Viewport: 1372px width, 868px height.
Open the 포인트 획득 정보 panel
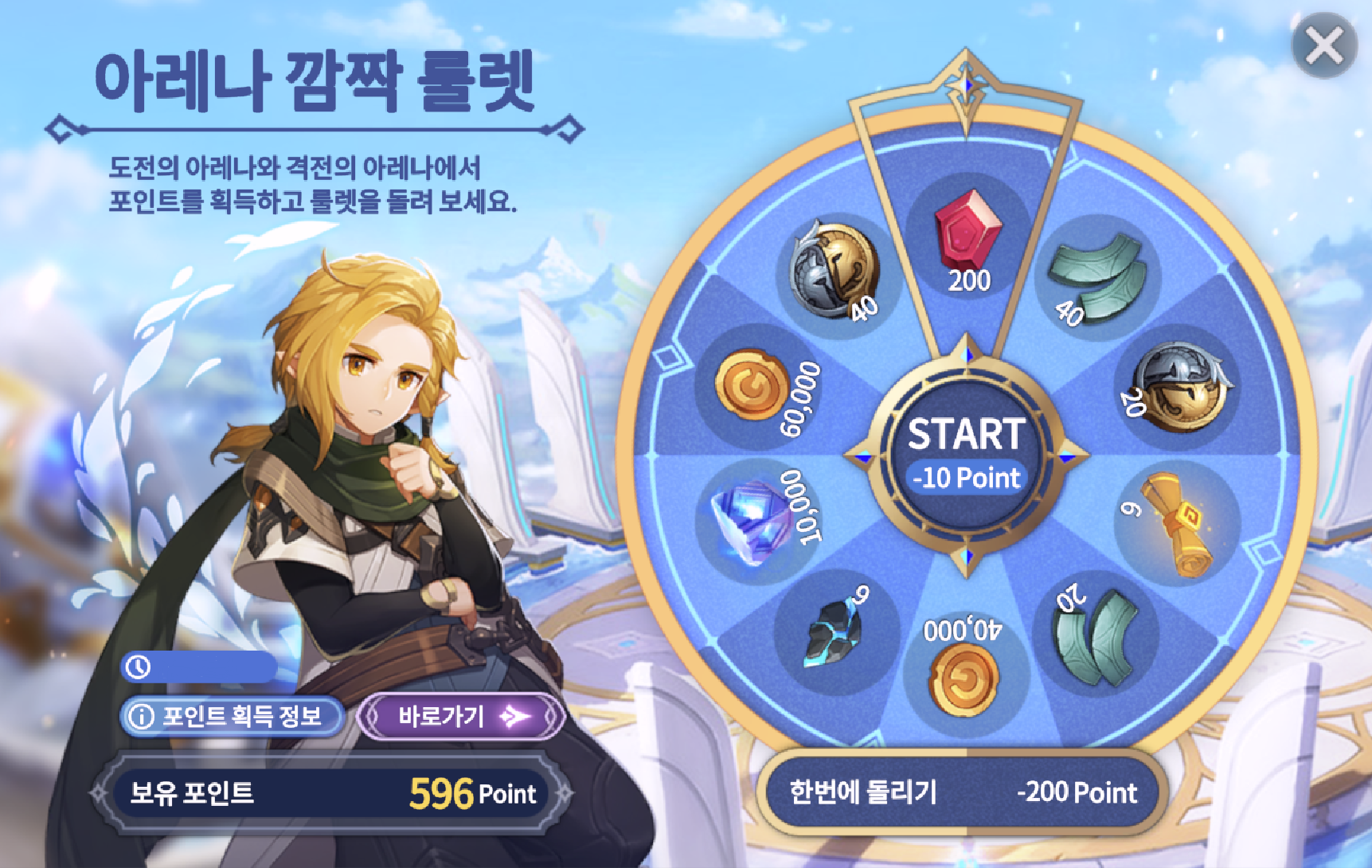pyautogui.click(x=231, y=715)
